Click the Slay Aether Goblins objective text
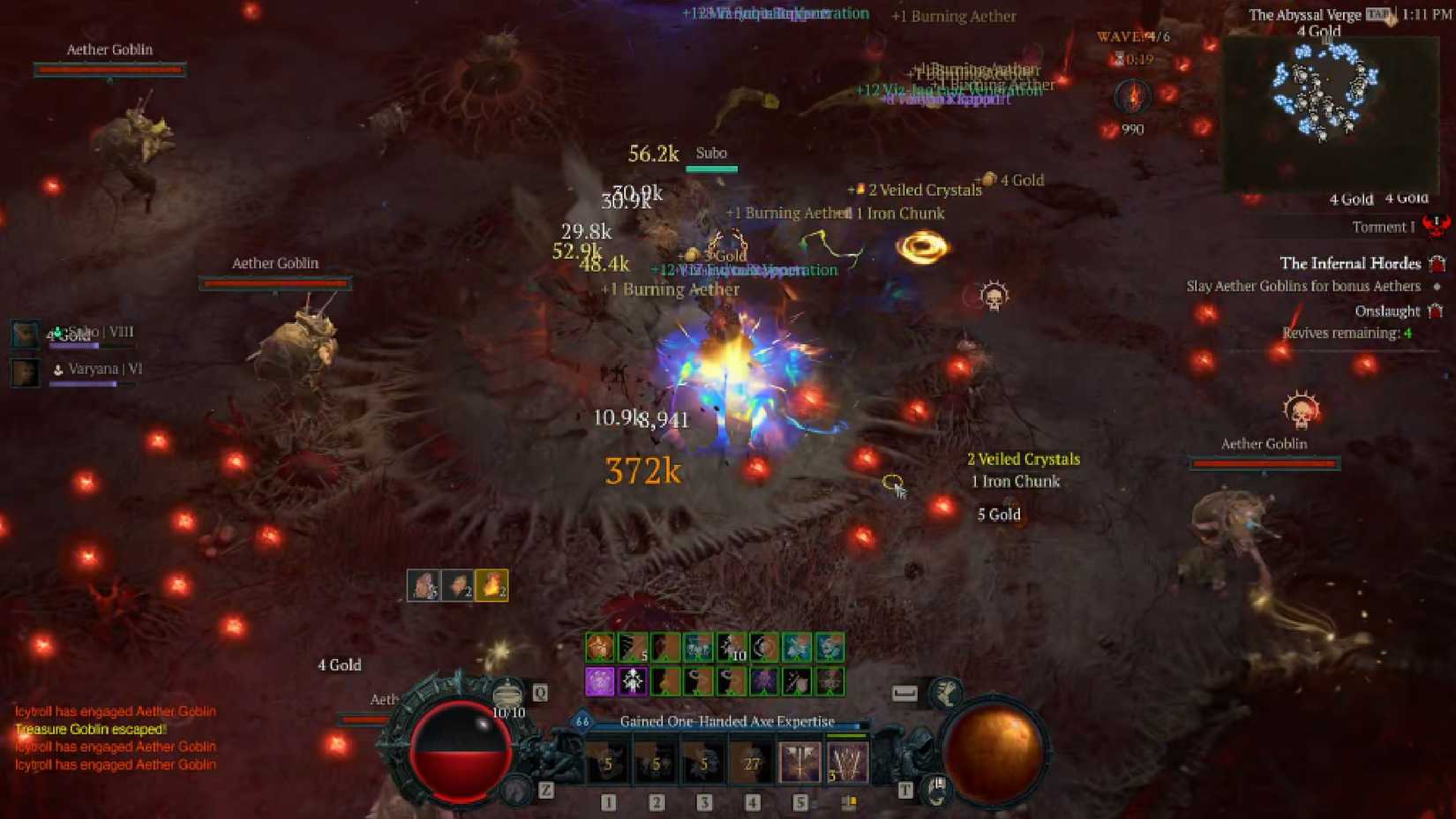The height and width of the screenshot is (819, 1456). [x=1302, y=285]
